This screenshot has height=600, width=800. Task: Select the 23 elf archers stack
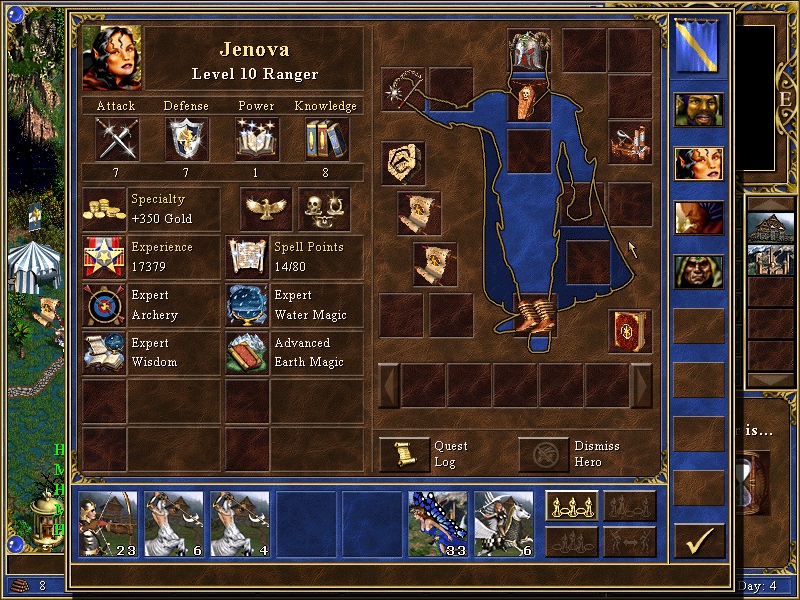(x=108, y=524)
